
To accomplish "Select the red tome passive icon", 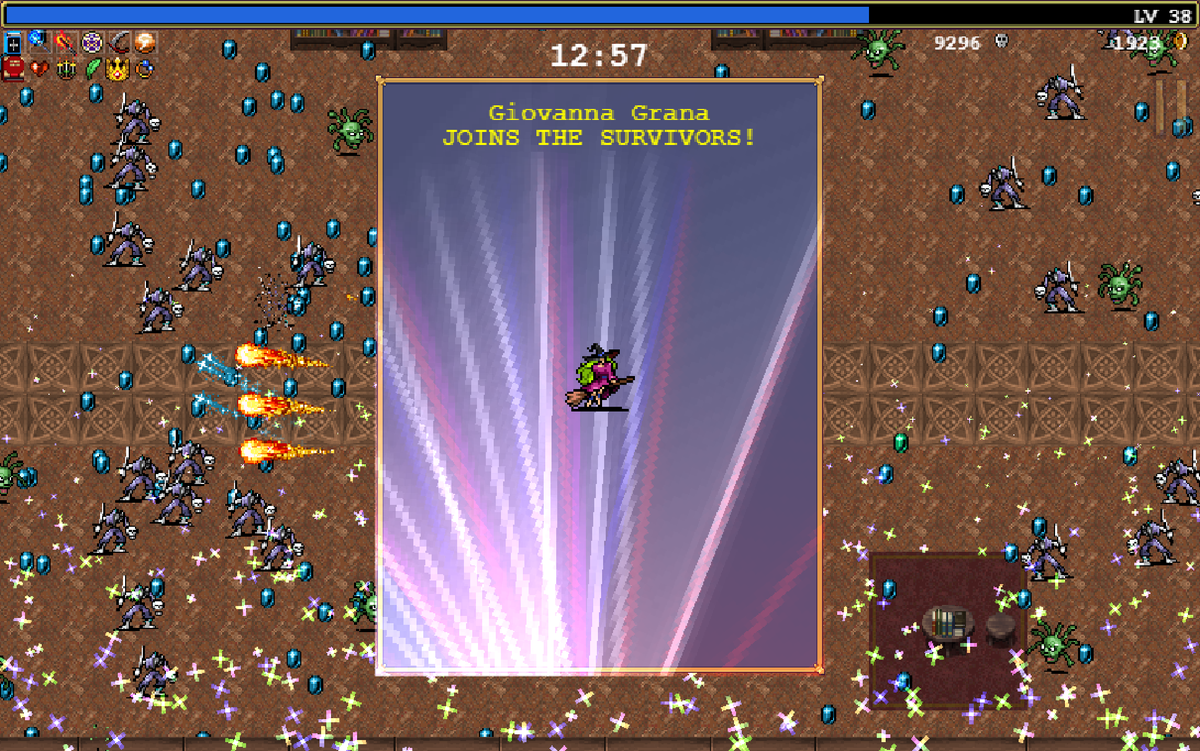I will (x=13, y=69).
